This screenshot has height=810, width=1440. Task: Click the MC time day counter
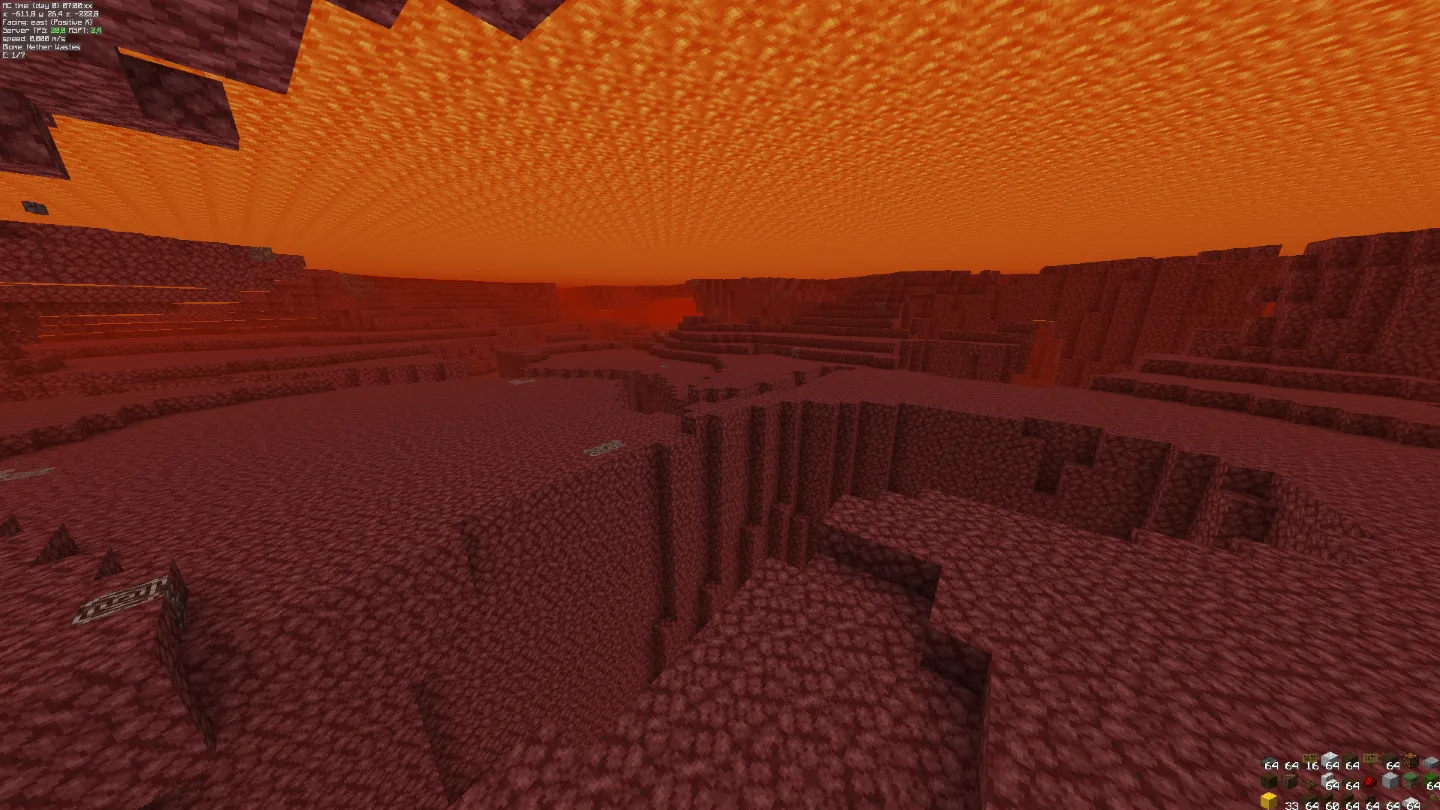tap(45, 6)
